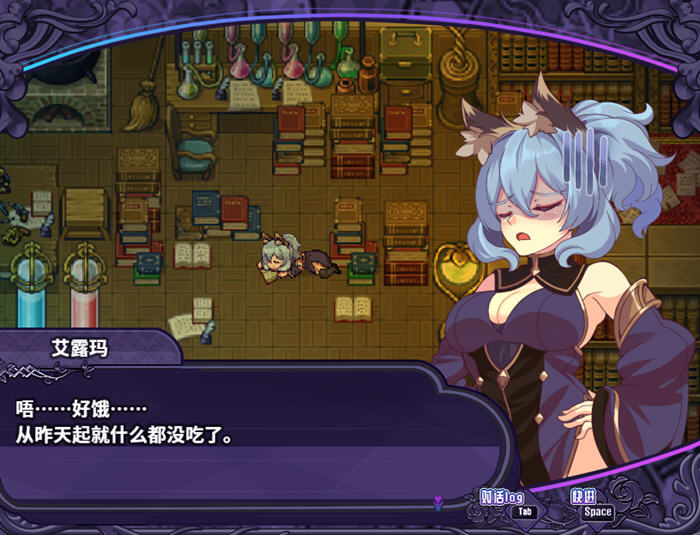Open the 对话log dialogue history
Screen dimensions: 700x535
[x=502, y=497]
